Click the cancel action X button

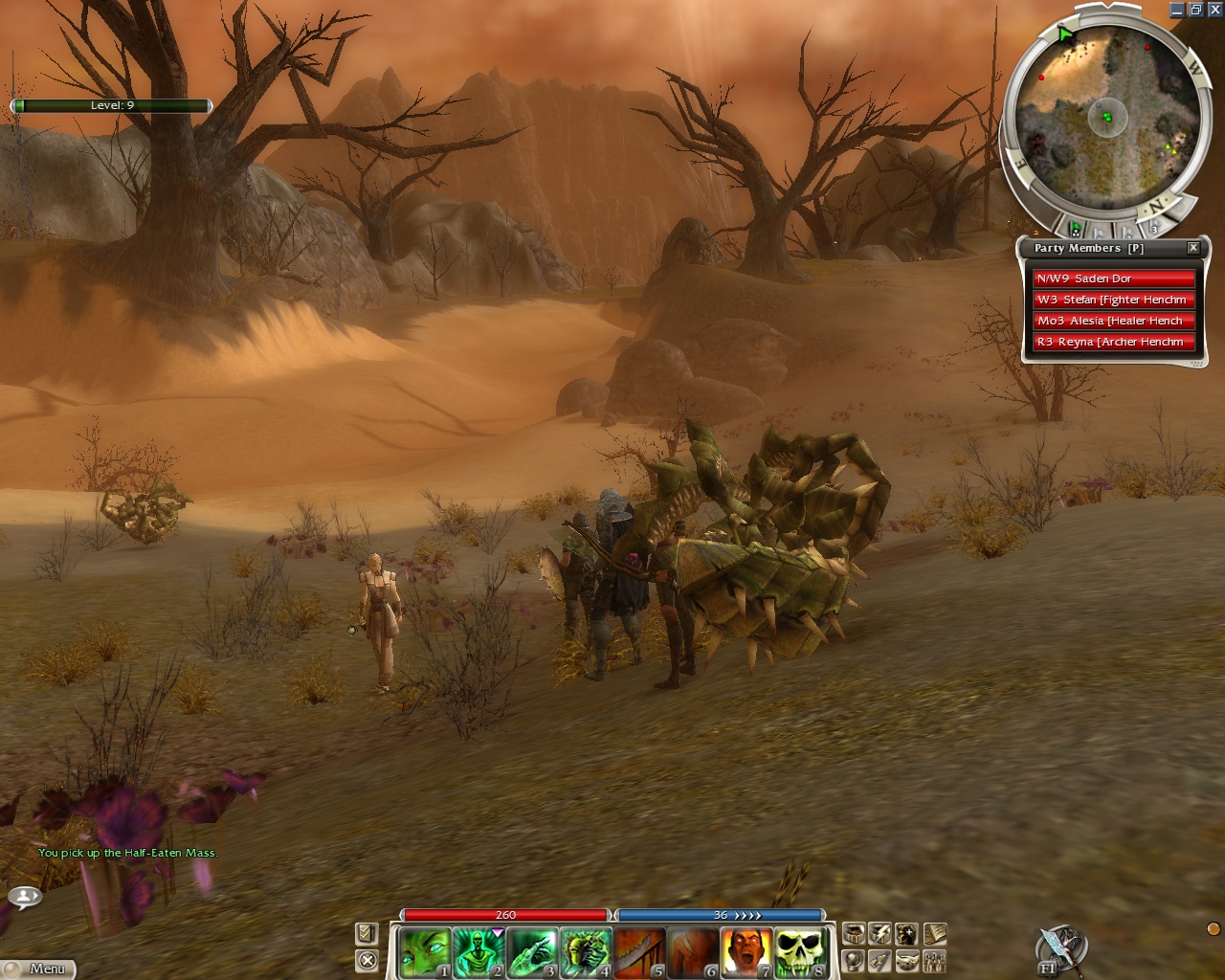pos(367,960)
